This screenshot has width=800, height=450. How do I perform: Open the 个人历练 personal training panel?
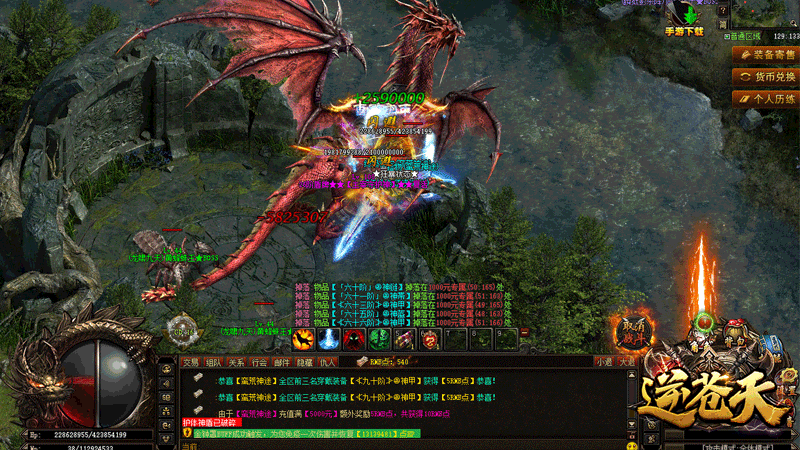click(x=766, y=99)
